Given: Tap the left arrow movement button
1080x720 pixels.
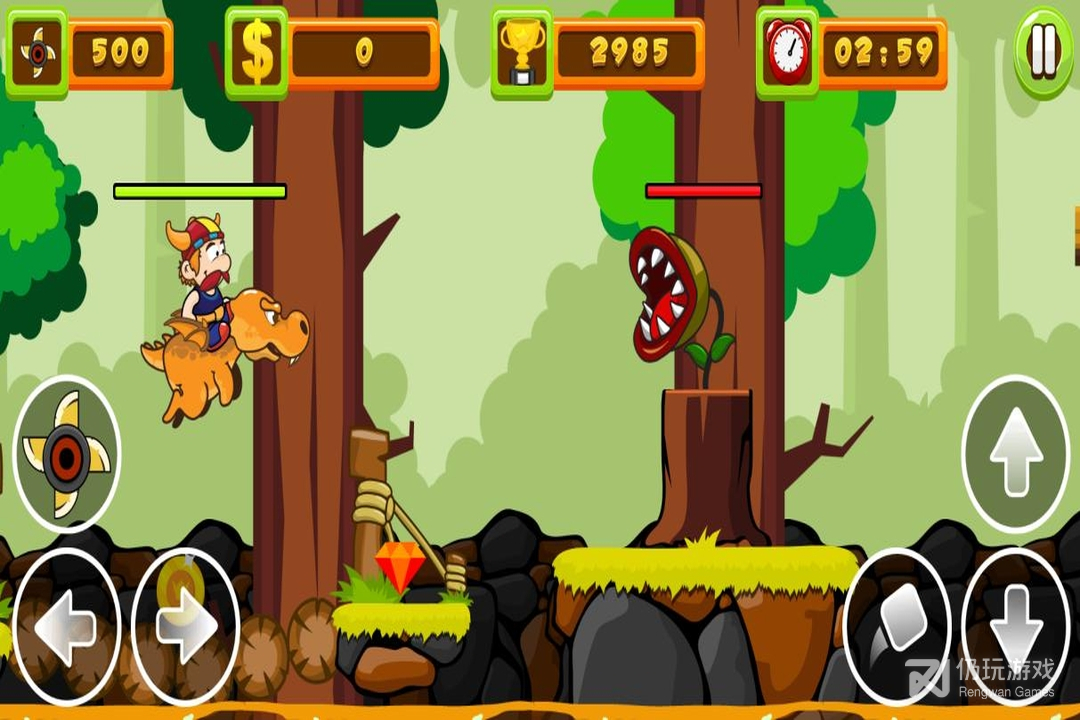Looking at the screenshot, I should [x=66, y=627].
